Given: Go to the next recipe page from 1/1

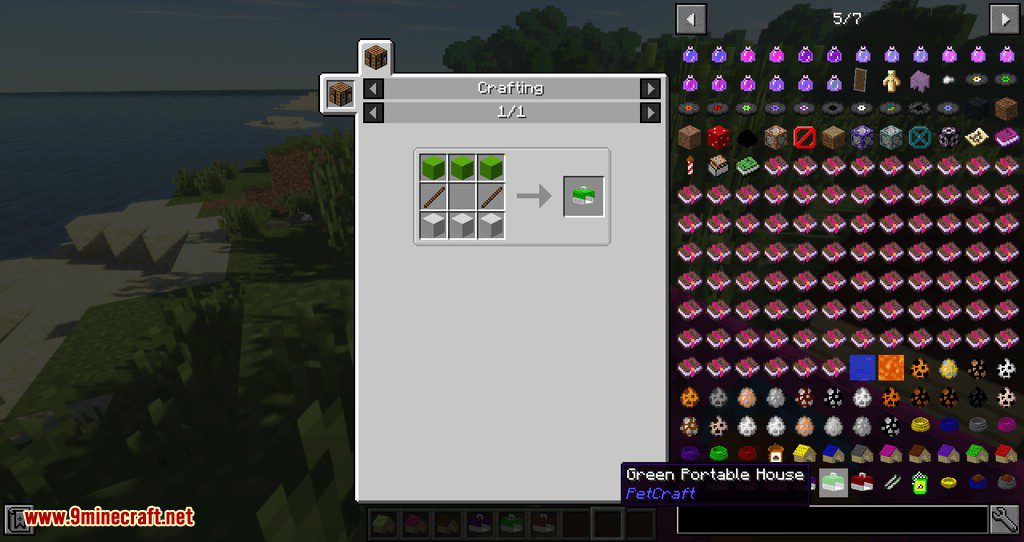Looking at the screenshot, I should (x=650, y=112).
